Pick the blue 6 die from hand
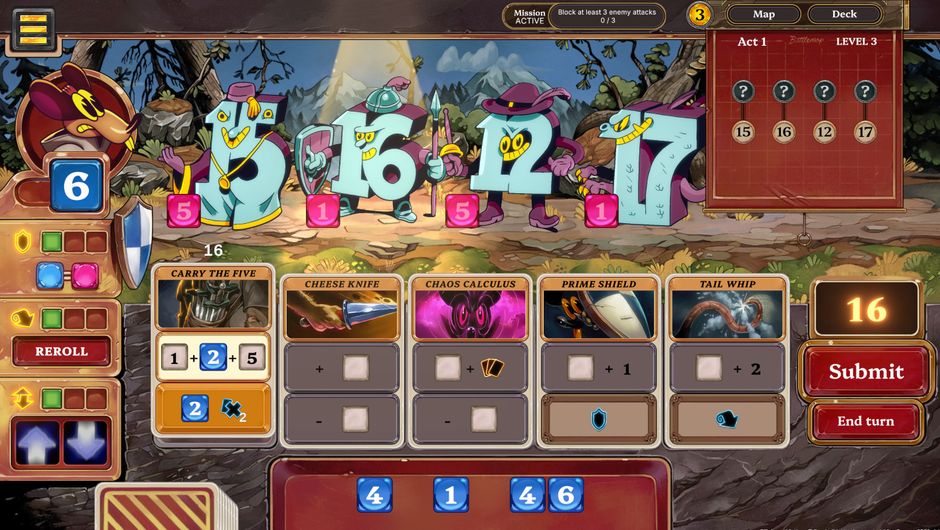The image size is (940, 530). coord(565,495)
